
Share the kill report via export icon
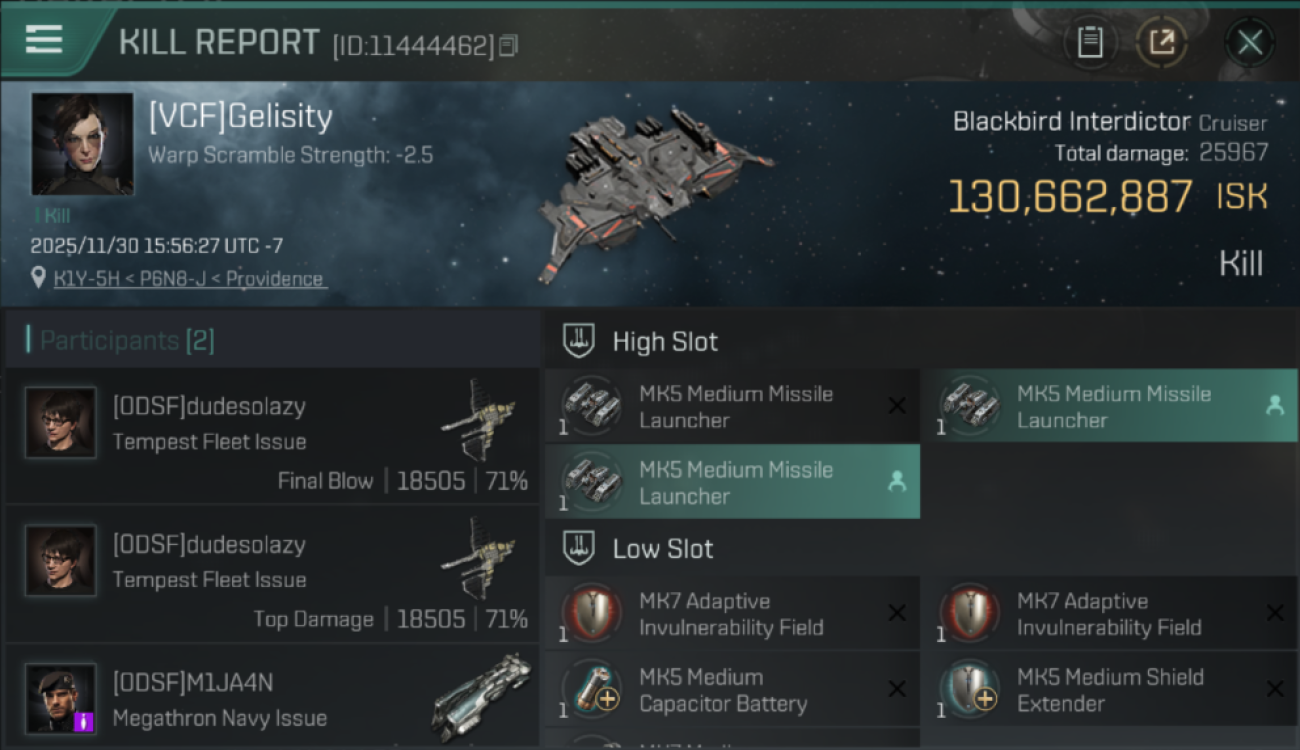(1162, 42)
